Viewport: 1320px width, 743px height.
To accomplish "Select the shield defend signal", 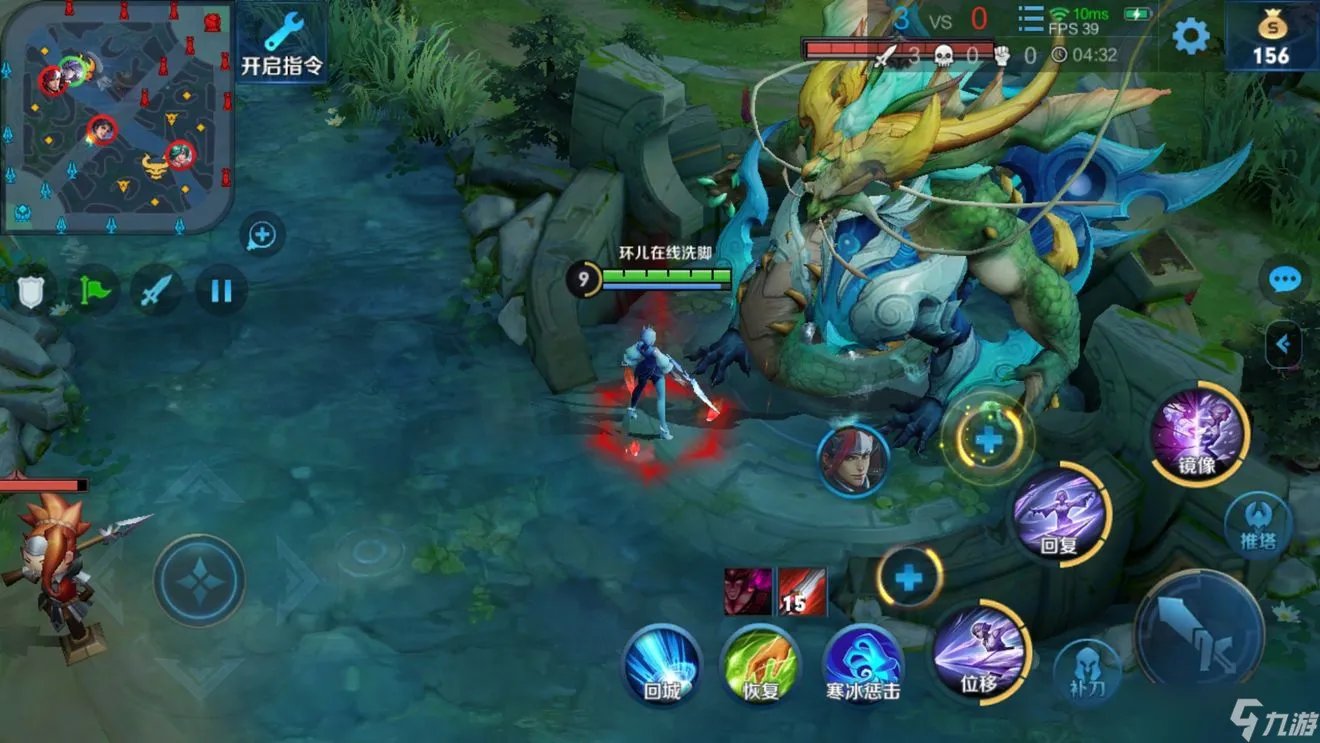I will pyautogui.click(x=30, y=292).
